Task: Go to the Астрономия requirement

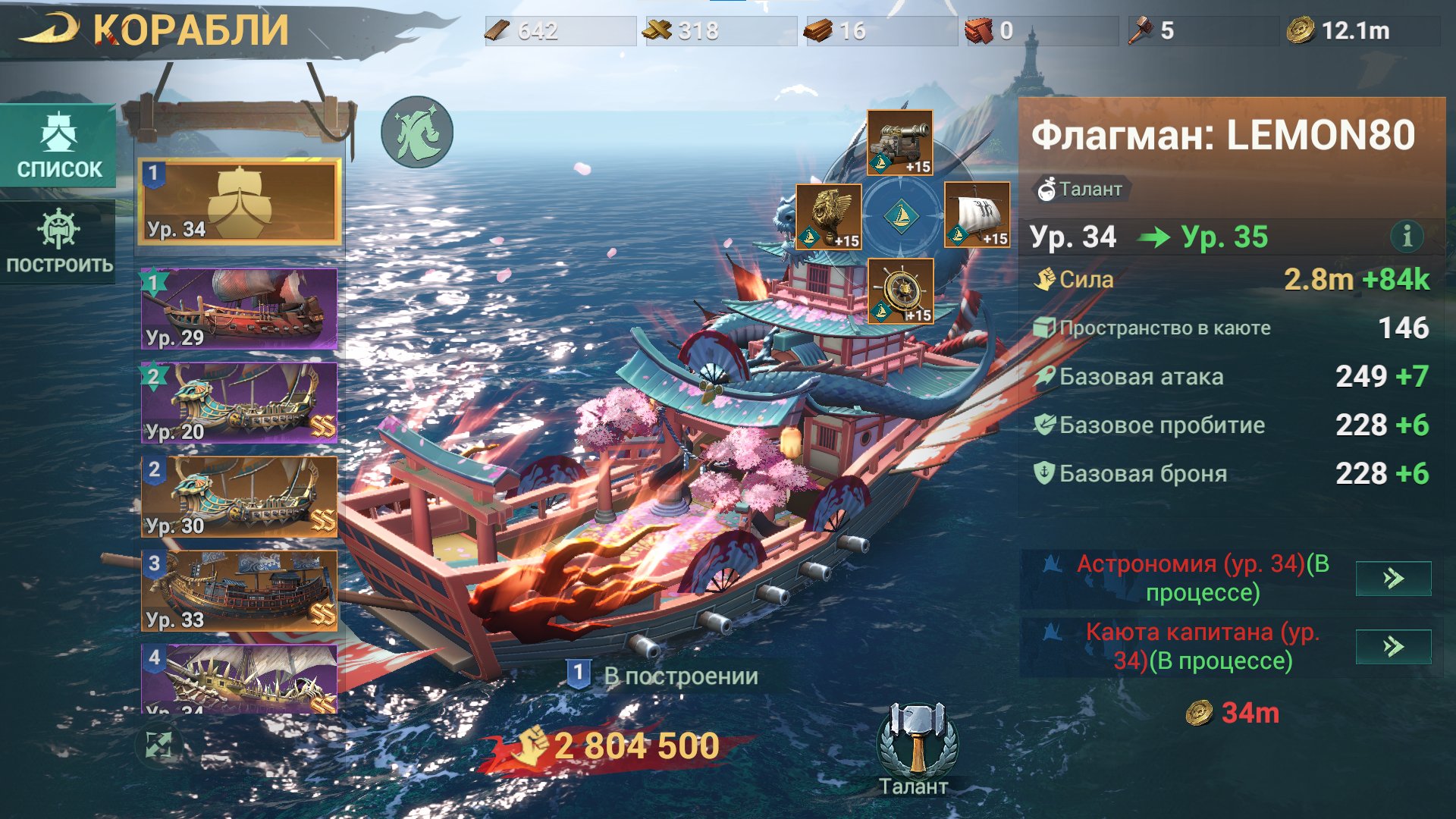Action: coord(1393,579)
